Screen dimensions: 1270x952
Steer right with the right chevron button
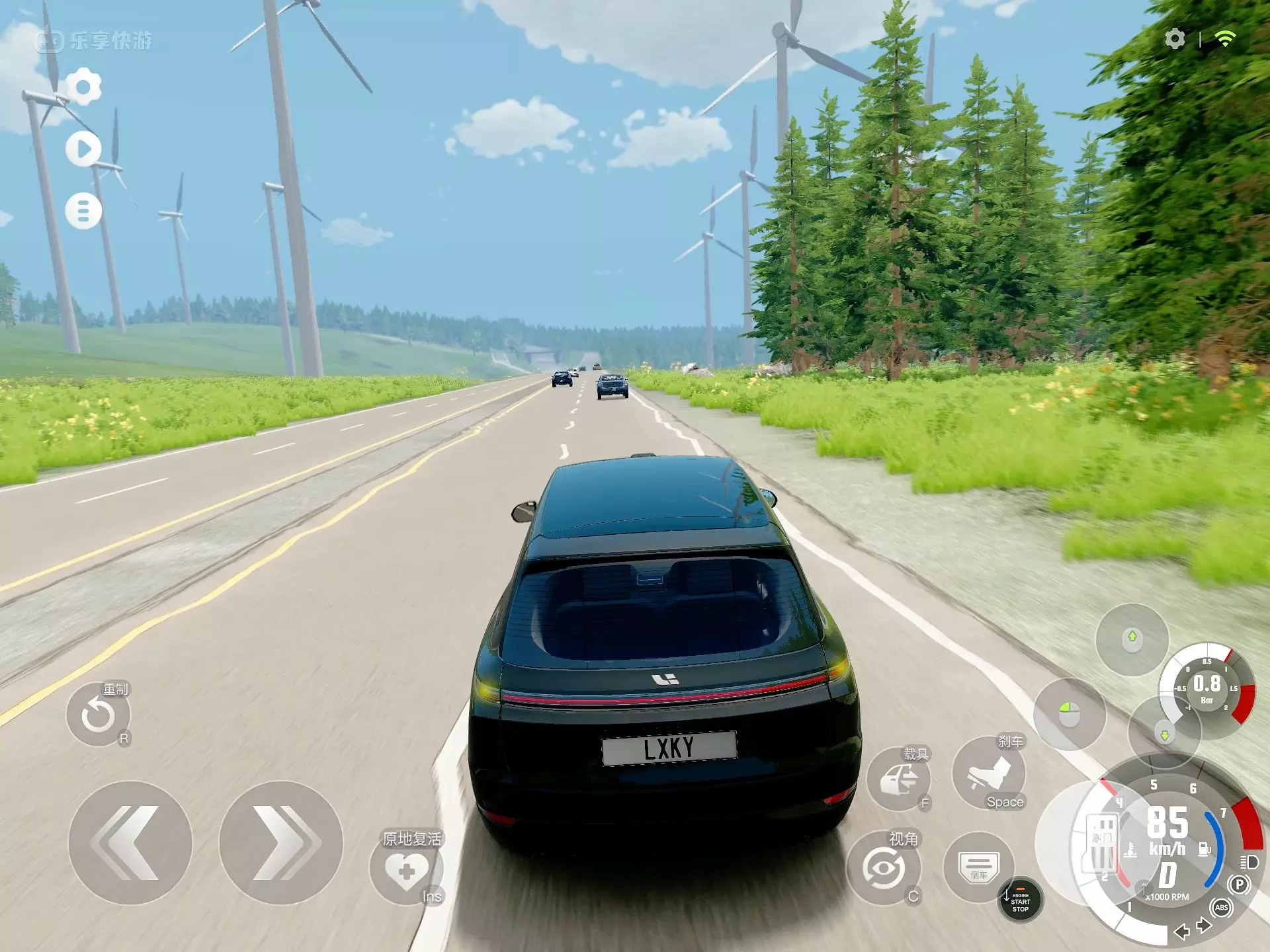[x=280, y=842]
